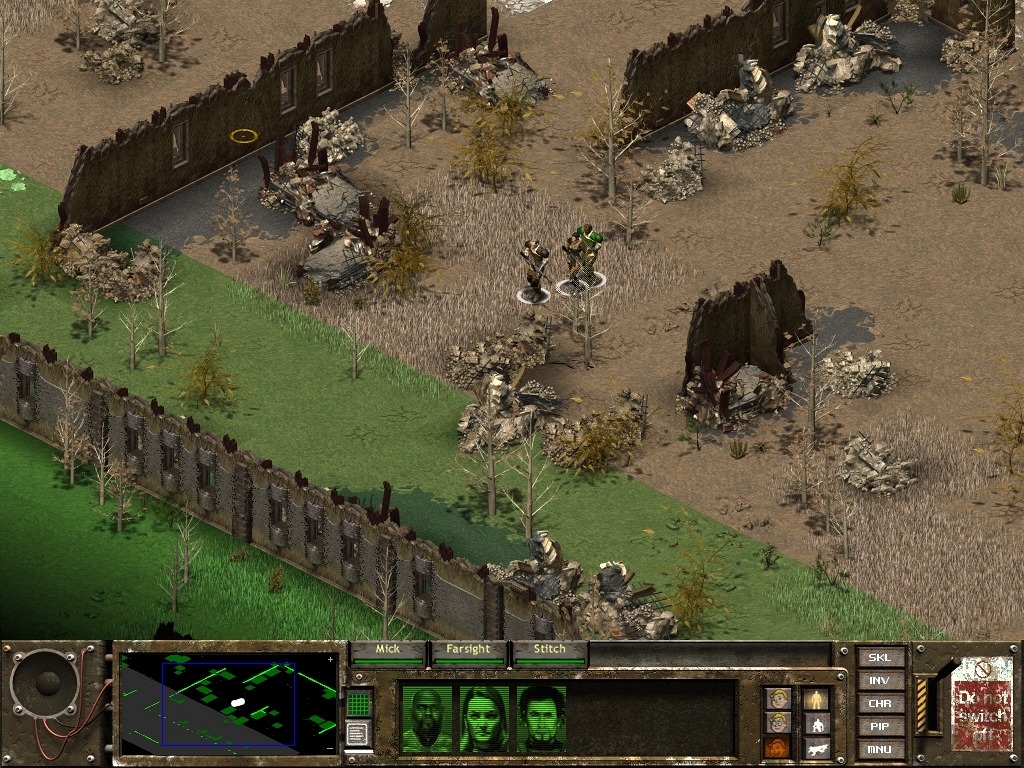The image size is (1024, 768).
Task: Open the INV inventory screen
Action: (880, 680)
